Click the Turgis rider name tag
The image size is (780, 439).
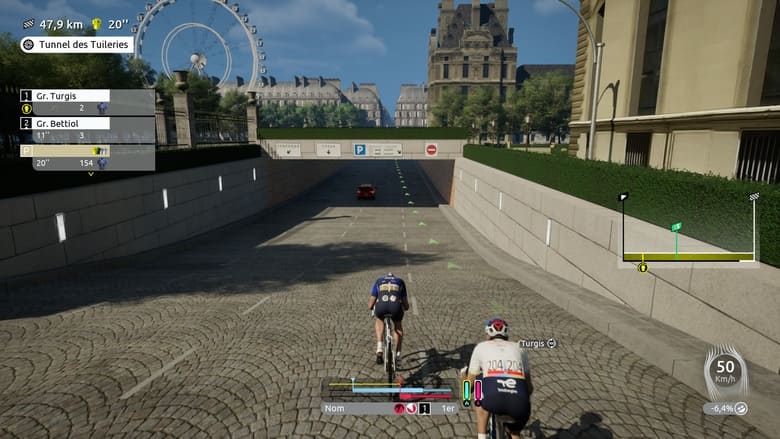(x=536, y=343)
